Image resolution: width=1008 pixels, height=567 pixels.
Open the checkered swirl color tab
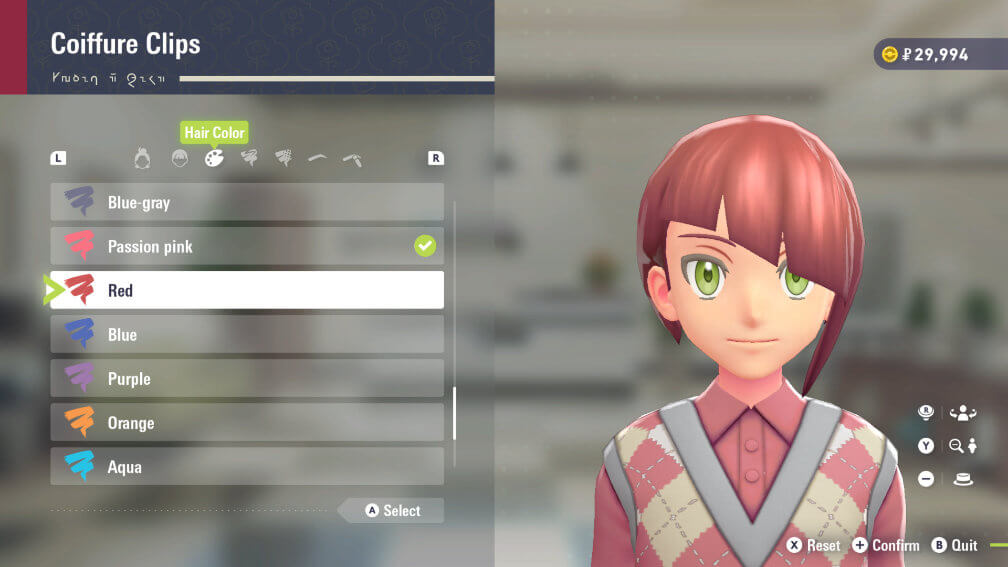pos(284,158)
